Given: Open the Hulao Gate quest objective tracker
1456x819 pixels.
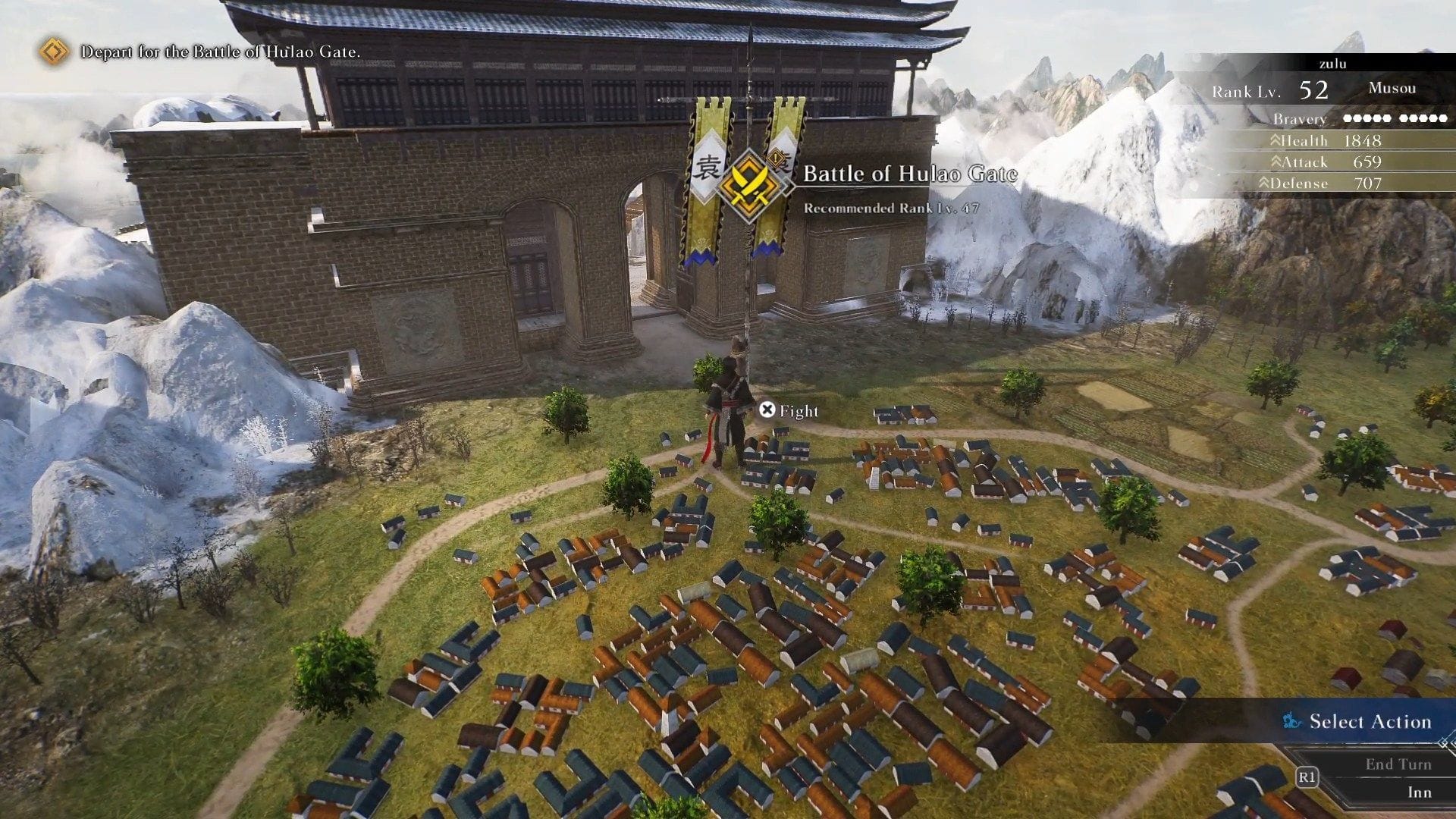Looking at the screenshot, I should (220, 52).
